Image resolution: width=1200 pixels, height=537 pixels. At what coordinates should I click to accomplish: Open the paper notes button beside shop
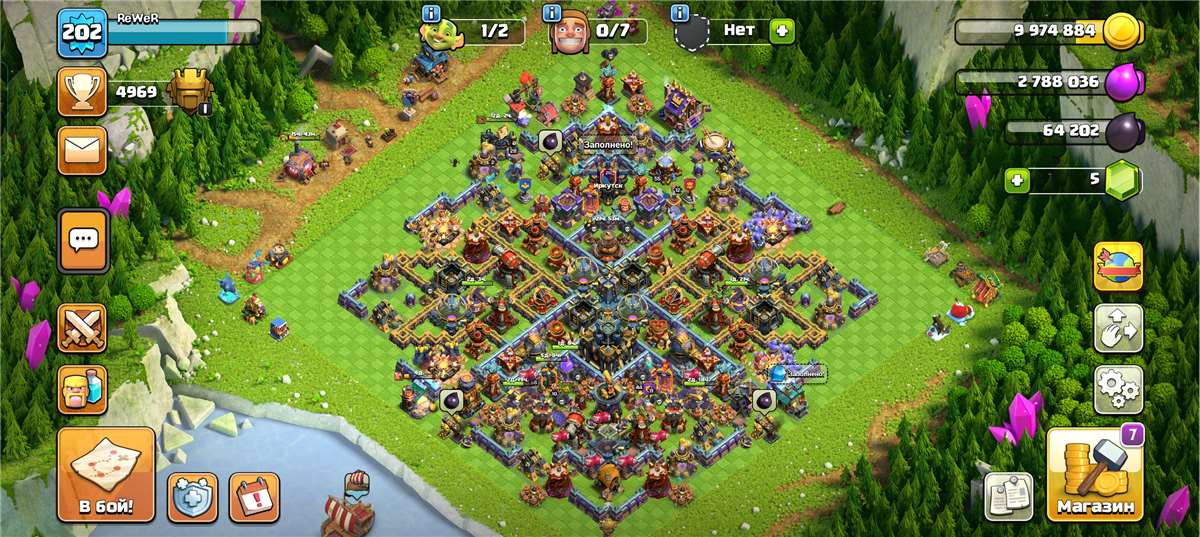(1008, 496)
